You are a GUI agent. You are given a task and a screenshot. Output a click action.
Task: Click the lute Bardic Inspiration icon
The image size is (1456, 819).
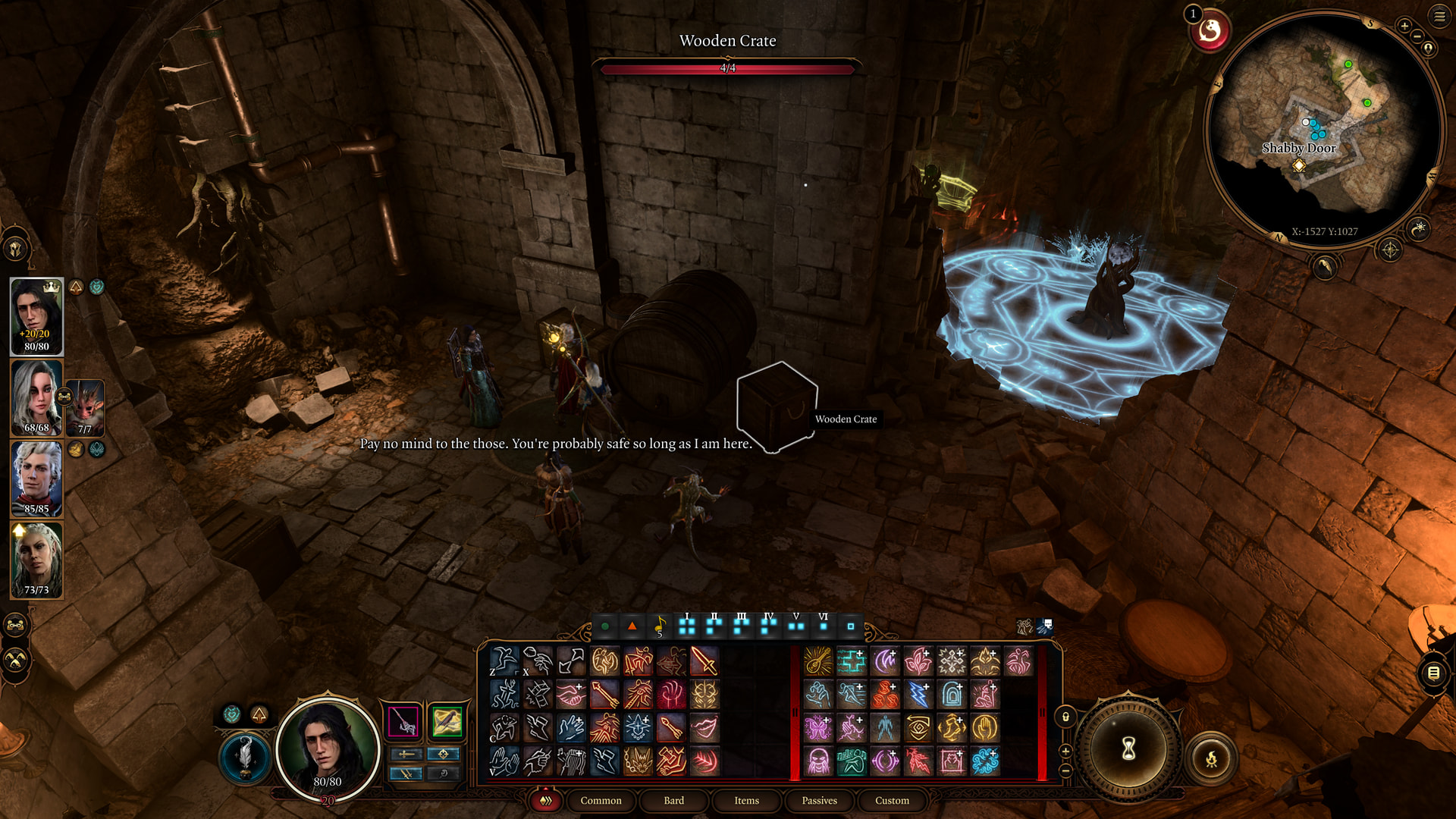point(817,661)
